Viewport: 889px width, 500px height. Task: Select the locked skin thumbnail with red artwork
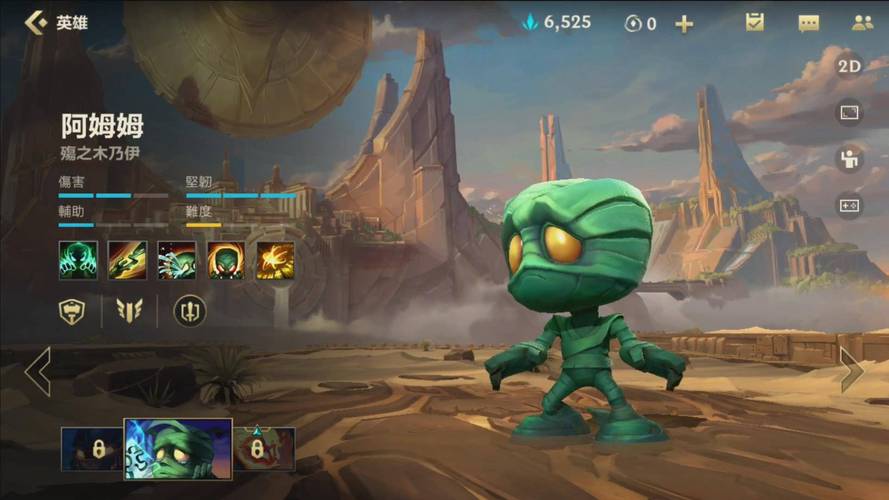coord(266,449)
